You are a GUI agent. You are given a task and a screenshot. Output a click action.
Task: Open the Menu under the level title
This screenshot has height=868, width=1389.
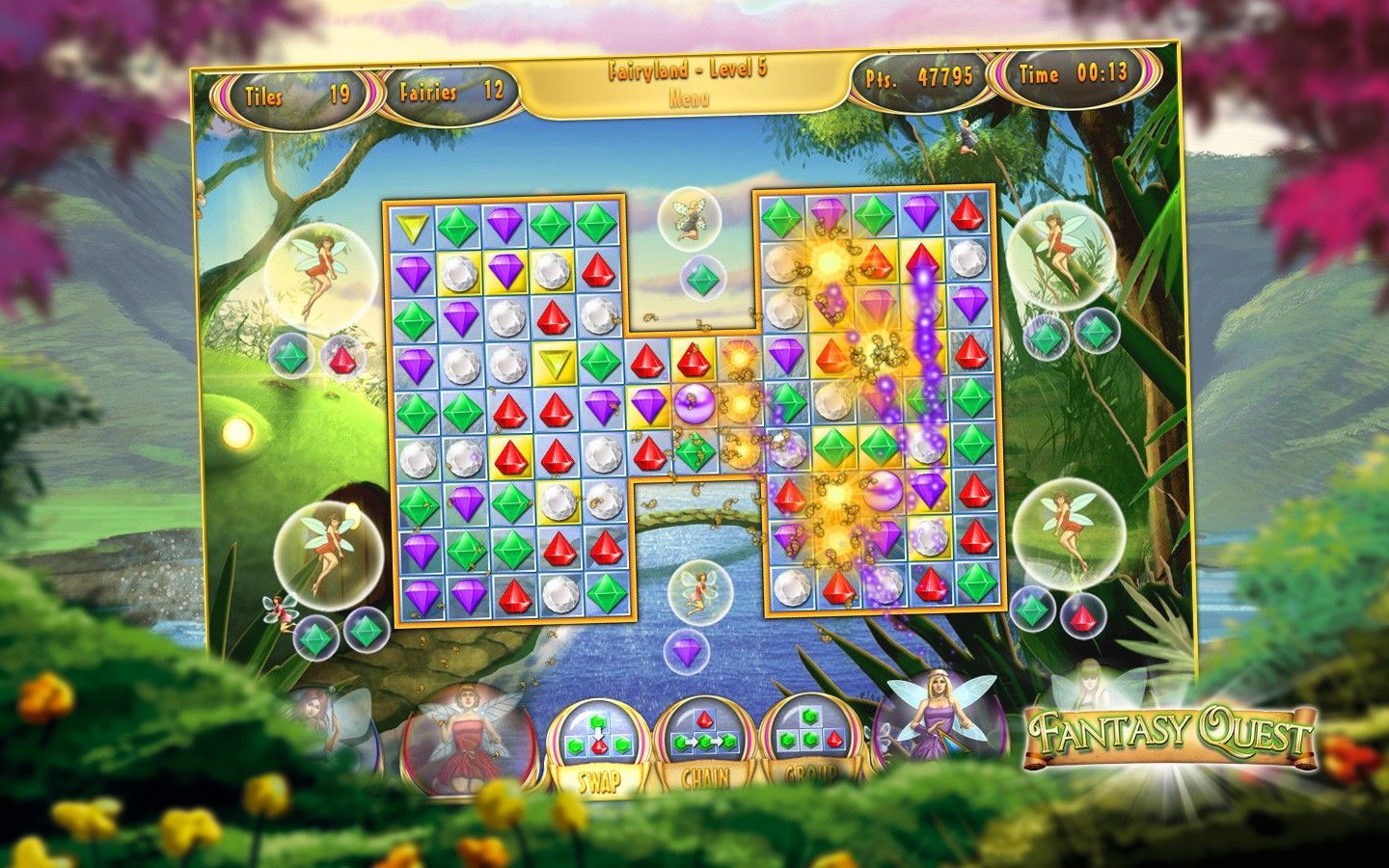[690, 98]
